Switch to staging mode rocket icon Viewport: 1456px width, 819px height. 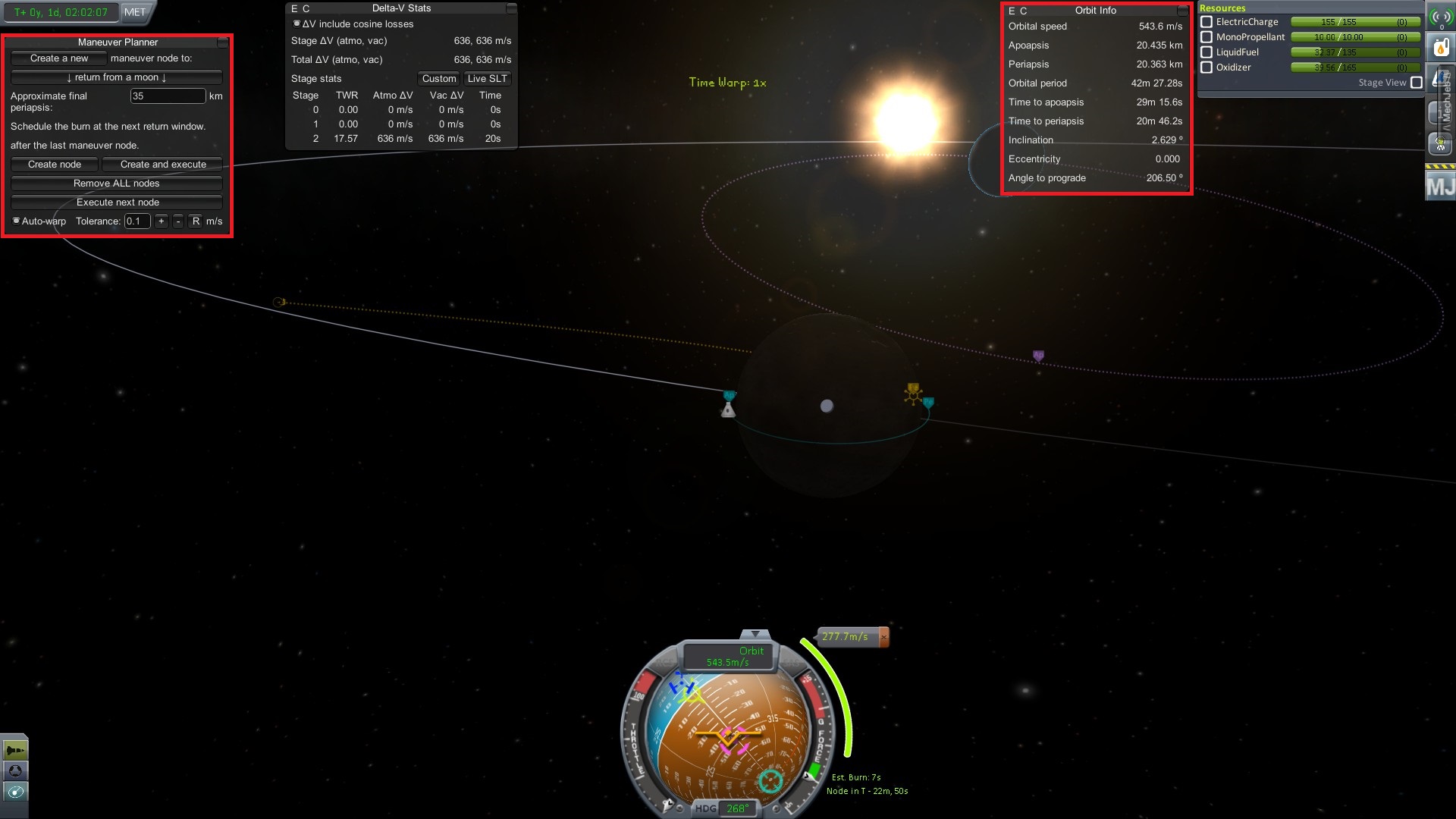(15, 751)
